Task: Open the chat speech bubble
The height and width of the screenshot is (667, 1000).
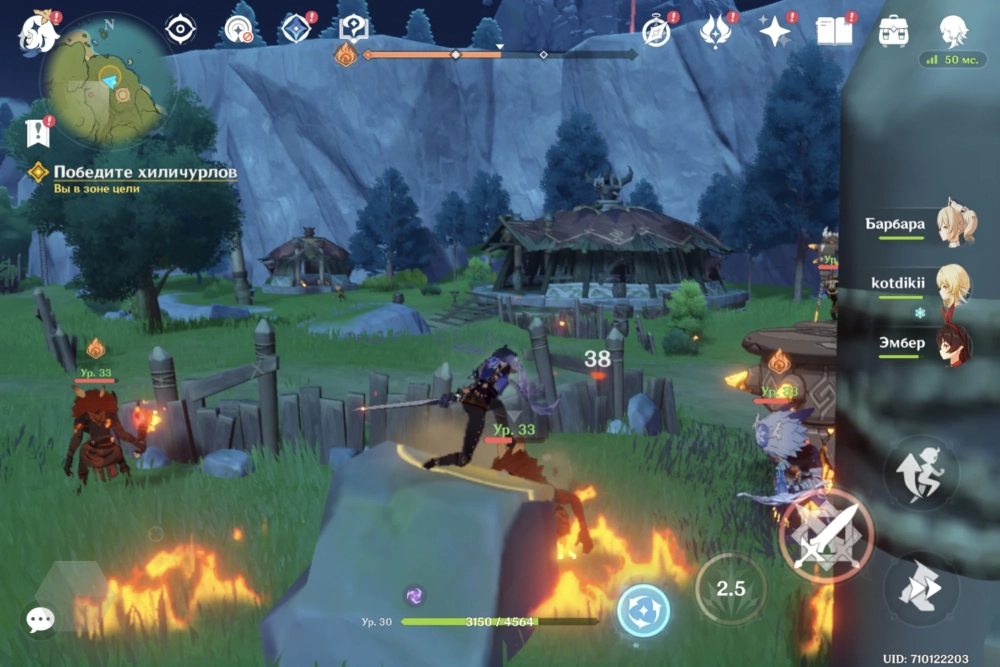Action: [40, 620]
